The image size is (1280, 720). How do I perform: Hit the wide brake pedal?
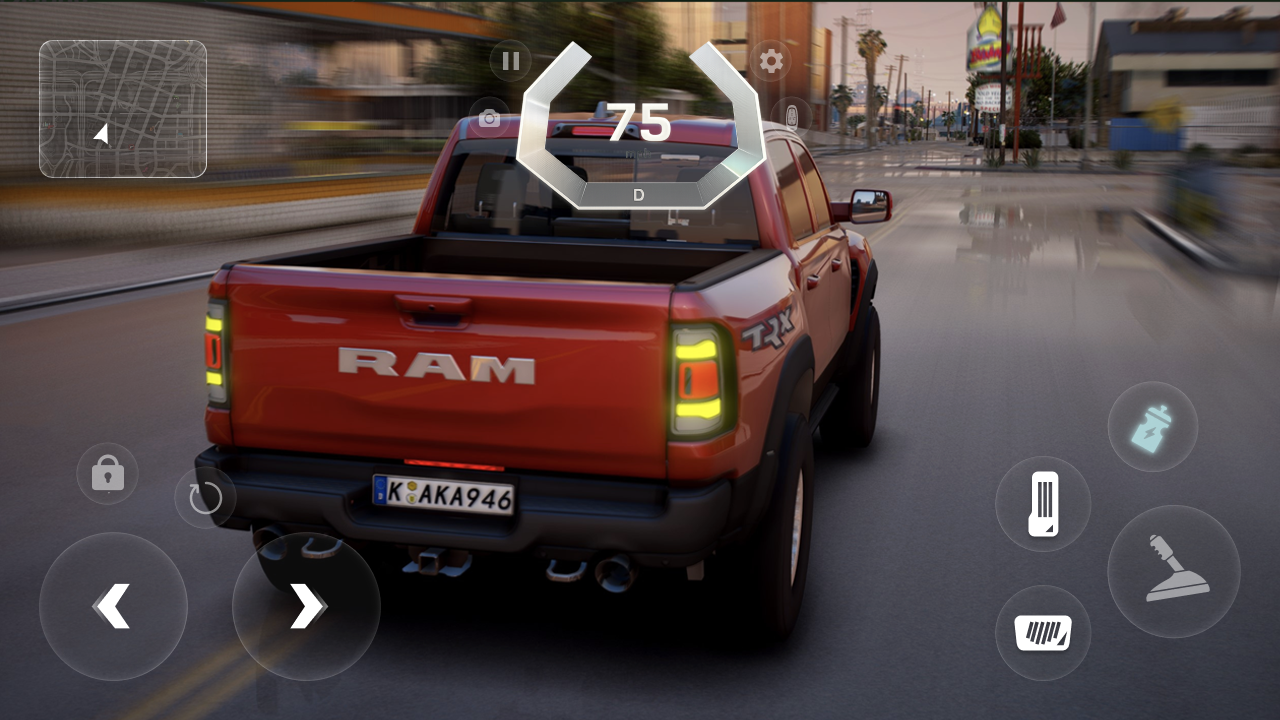pos(1043,633)
